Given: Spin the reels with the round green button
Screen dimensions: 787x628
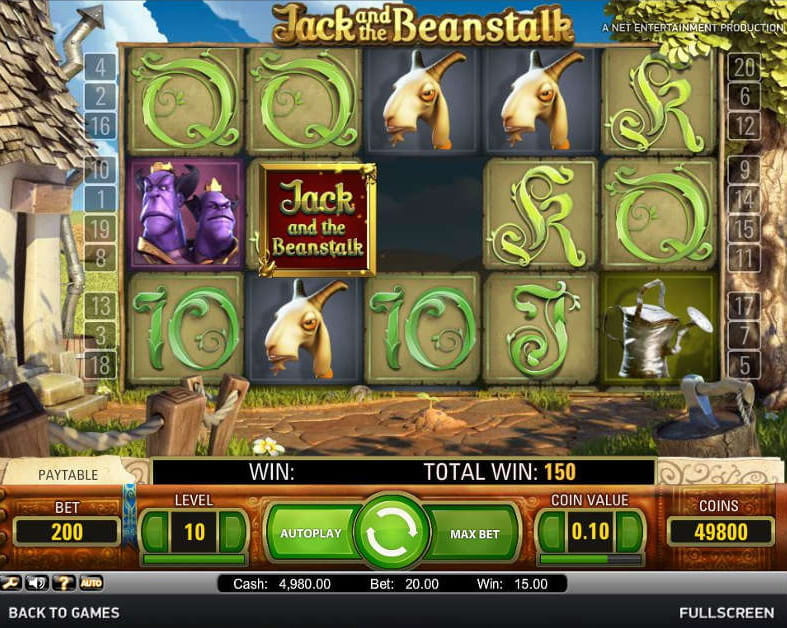Looking at the screenshot, I should click(392, 533).
